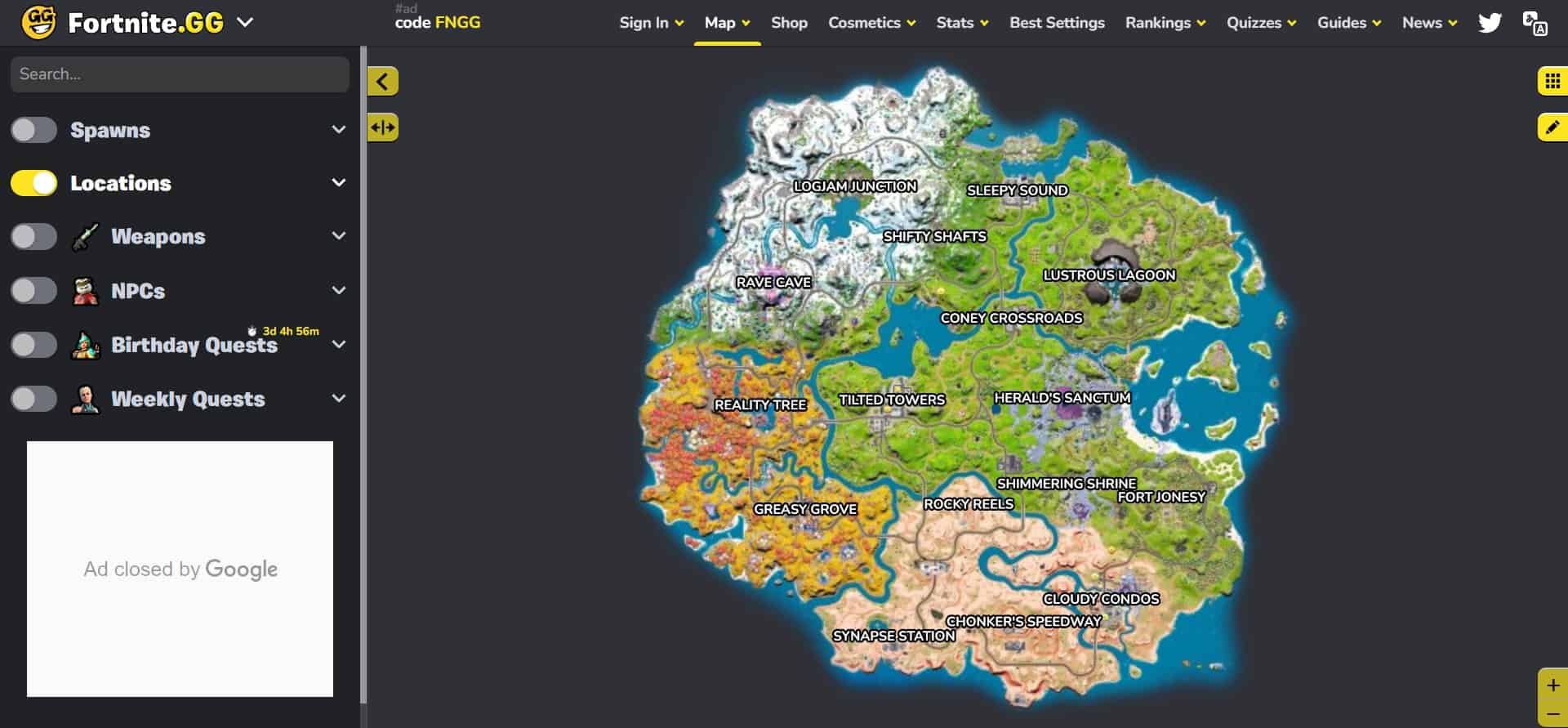Click the sidebar width resize icon
1568x728 pixels.
[382, 127]
